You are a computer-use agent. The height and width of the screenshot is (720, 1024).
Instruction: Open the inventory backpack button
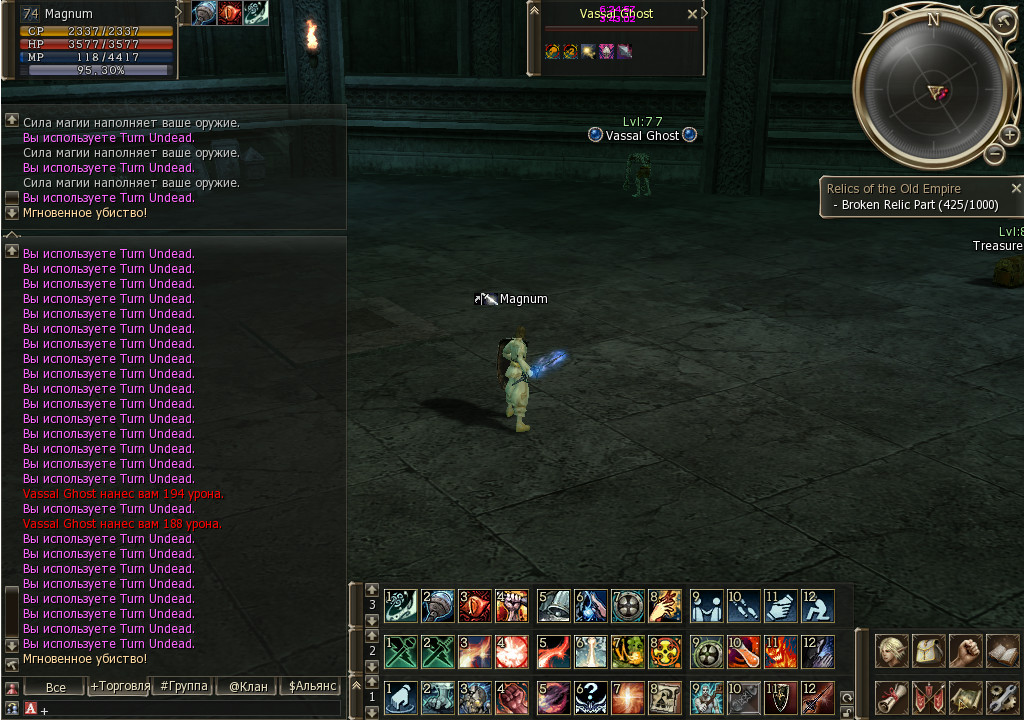(929, 651)
